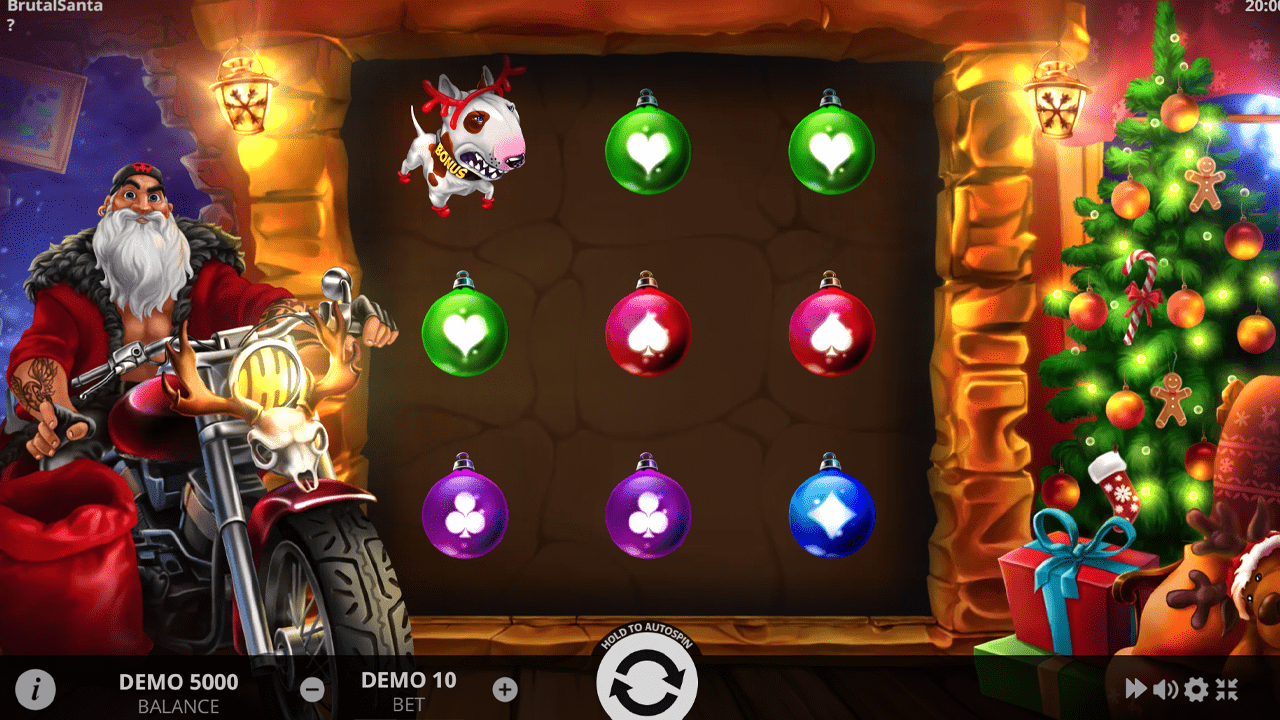Increase the bet with the plus button

tap(505, 689)
